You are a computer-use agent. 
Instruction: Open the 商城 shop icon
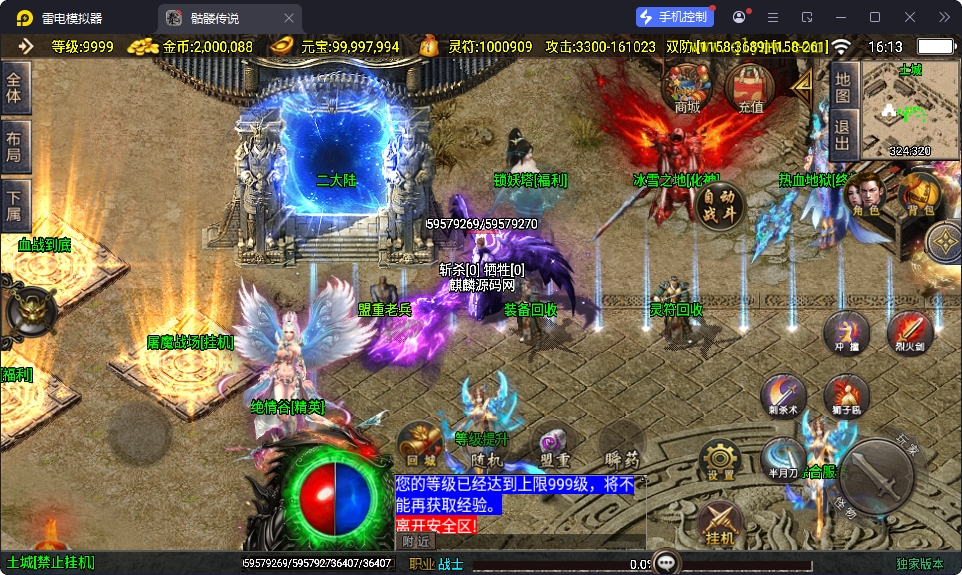[x=686, y=88]
